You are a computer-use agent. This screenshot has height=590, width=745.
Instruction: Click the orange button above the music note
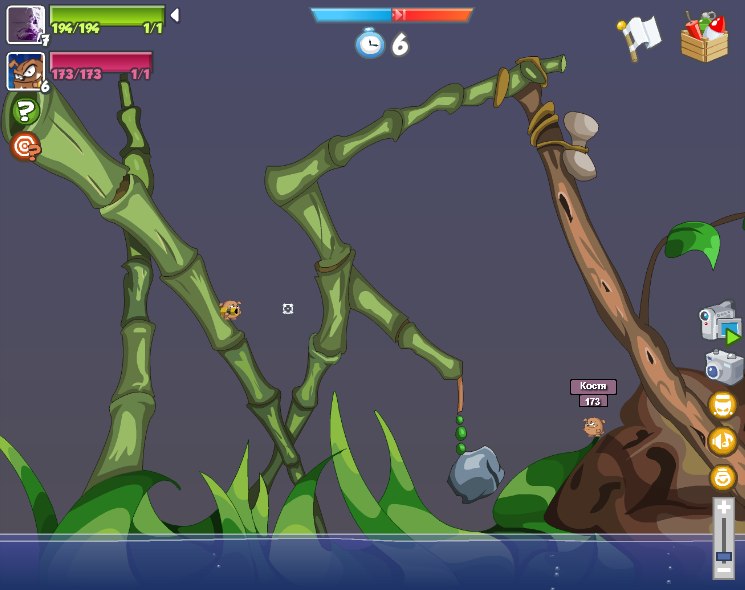point(722,405)
